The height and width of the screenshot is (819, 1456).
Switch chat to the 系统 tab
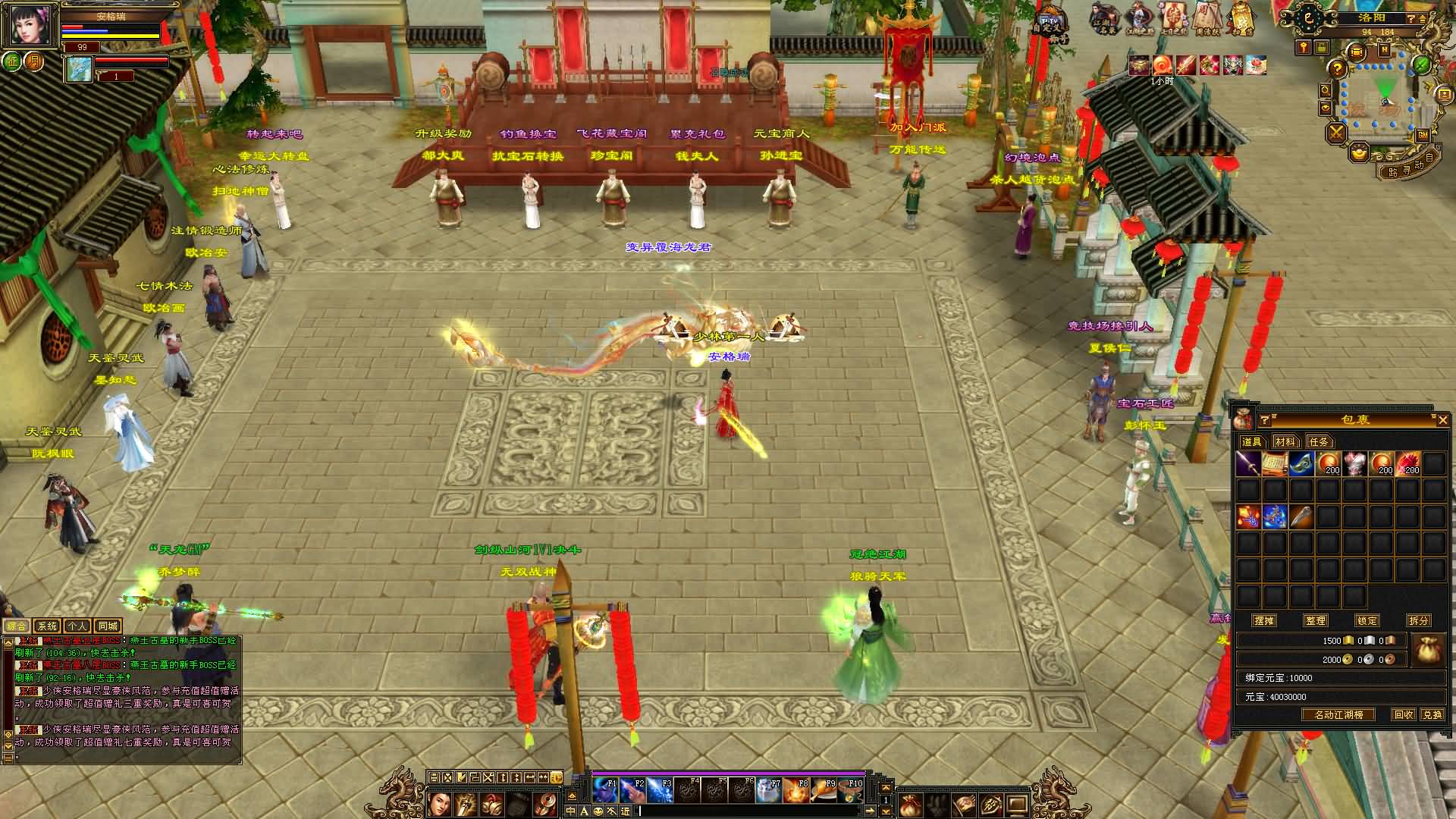click(47, 626)
